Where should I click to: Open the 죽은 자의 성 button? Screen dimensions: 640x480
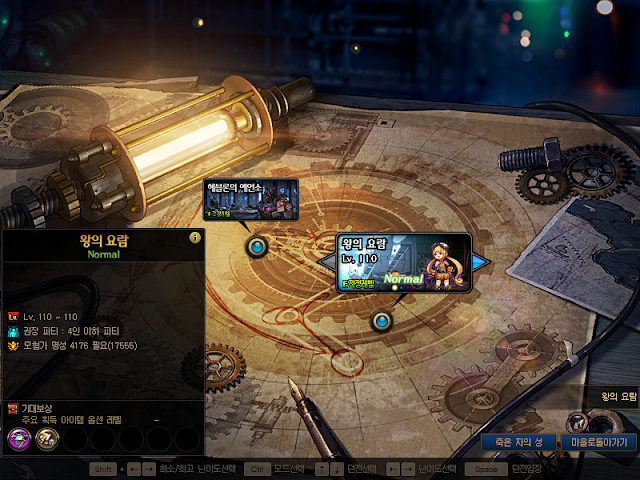click(518, 441)
